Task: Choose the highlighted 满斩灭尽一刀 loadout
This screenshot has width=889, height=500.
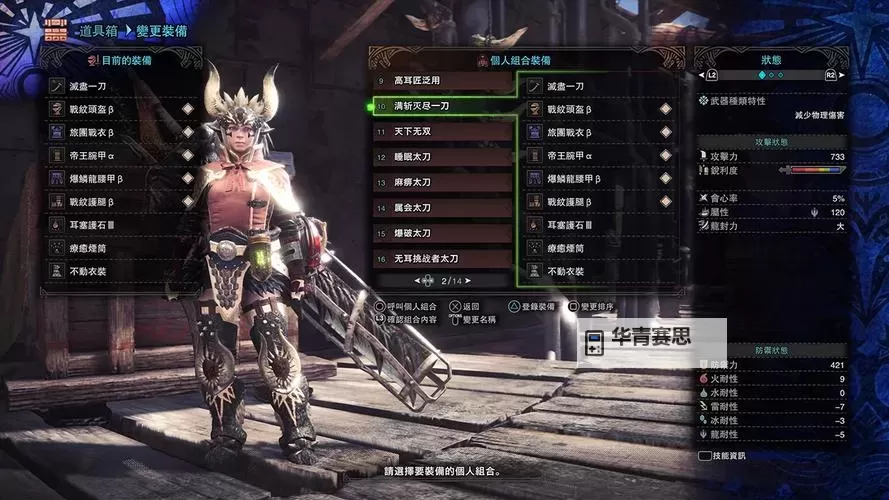Action: coord(442,105)
